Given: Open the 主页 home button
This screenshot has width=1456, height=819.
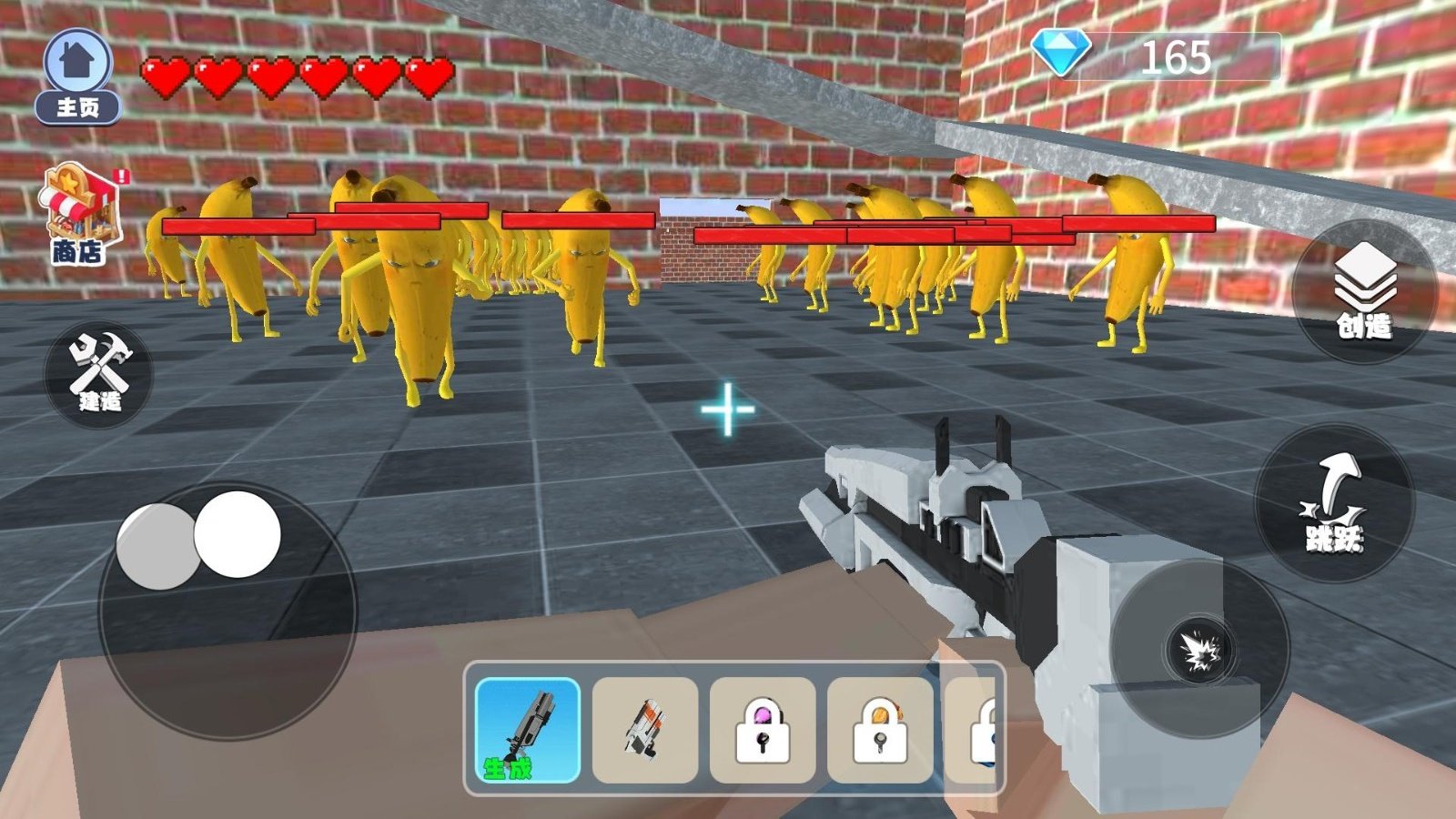Looking at the screenshot, I should coord(78,77).
